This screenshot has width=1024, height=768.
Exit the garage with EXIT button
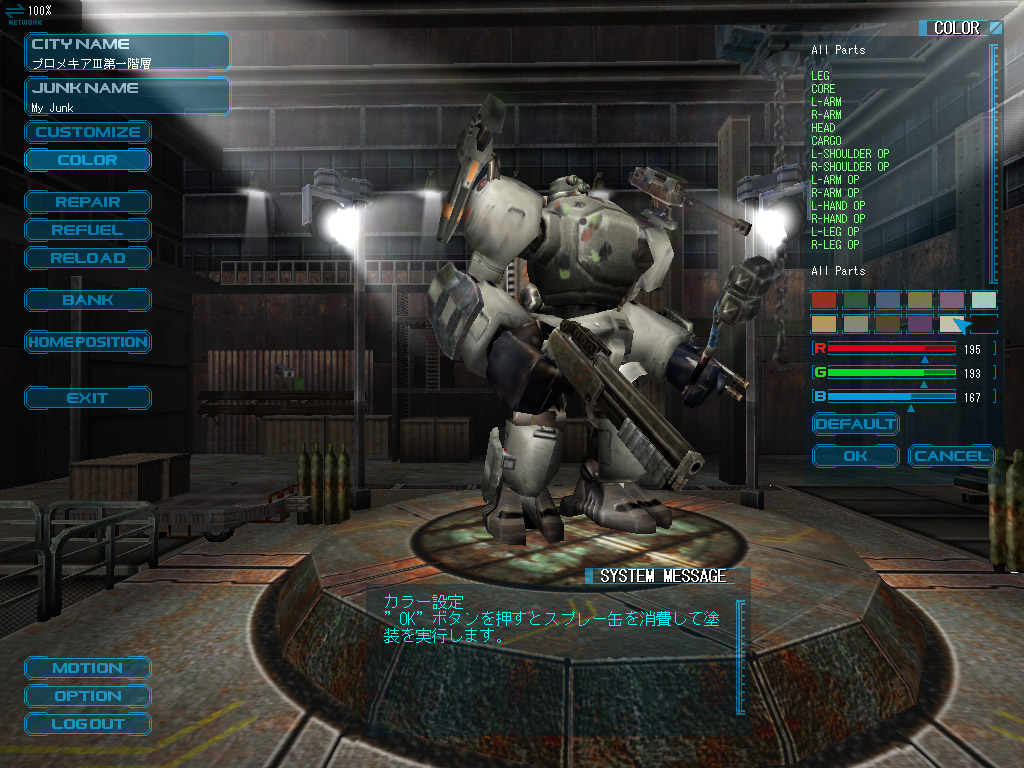click(88, 398)
